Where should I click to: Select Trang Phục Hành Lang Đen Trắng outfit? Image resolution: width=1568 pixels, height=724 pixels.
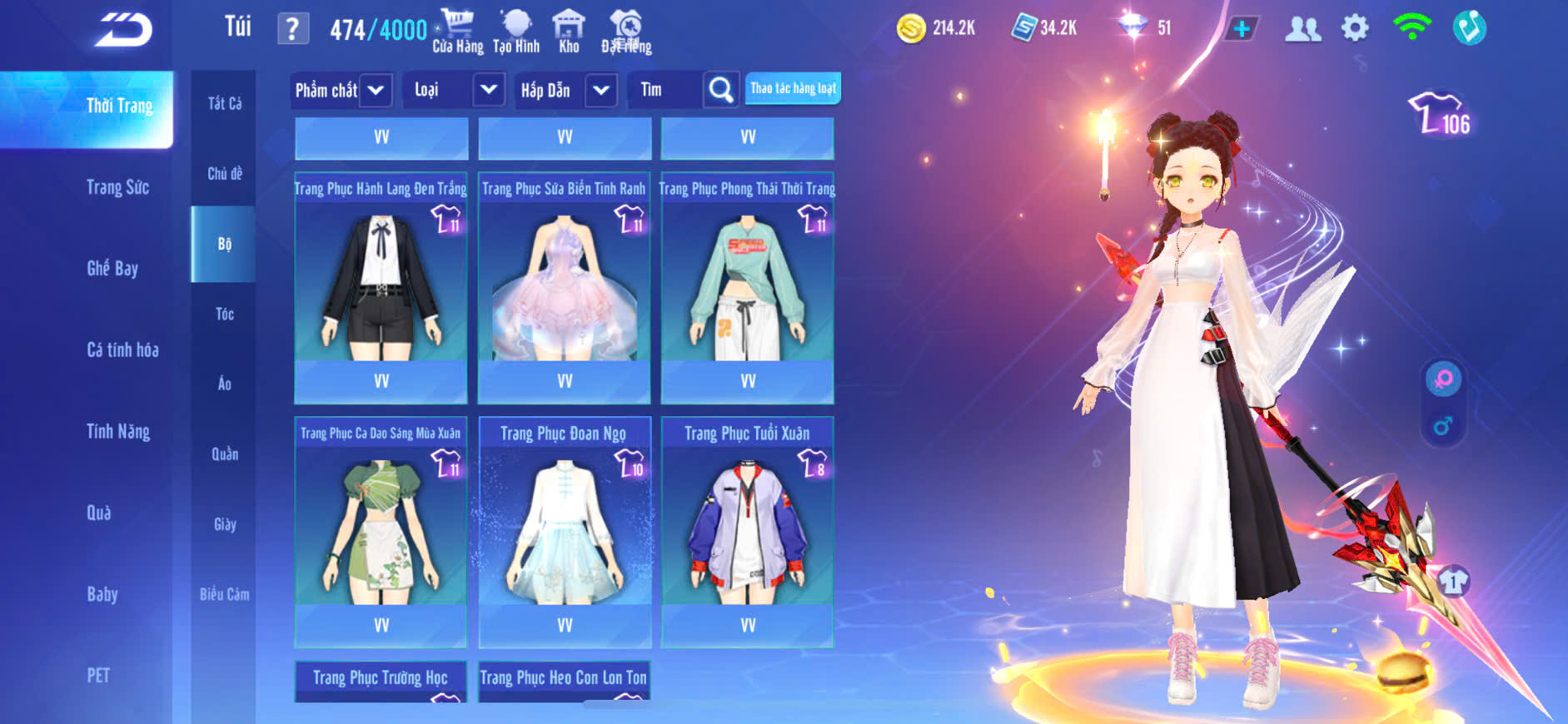pyautogui.click(x=381, y=281)
